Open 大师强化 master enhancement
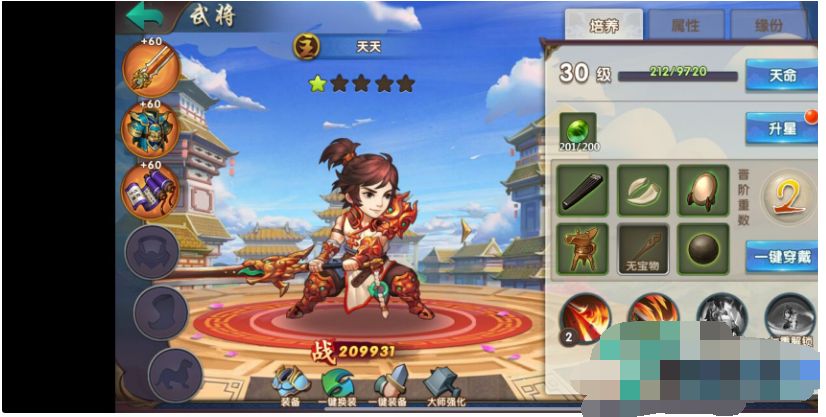Screen dimensions: 826x417 point(444,386)
